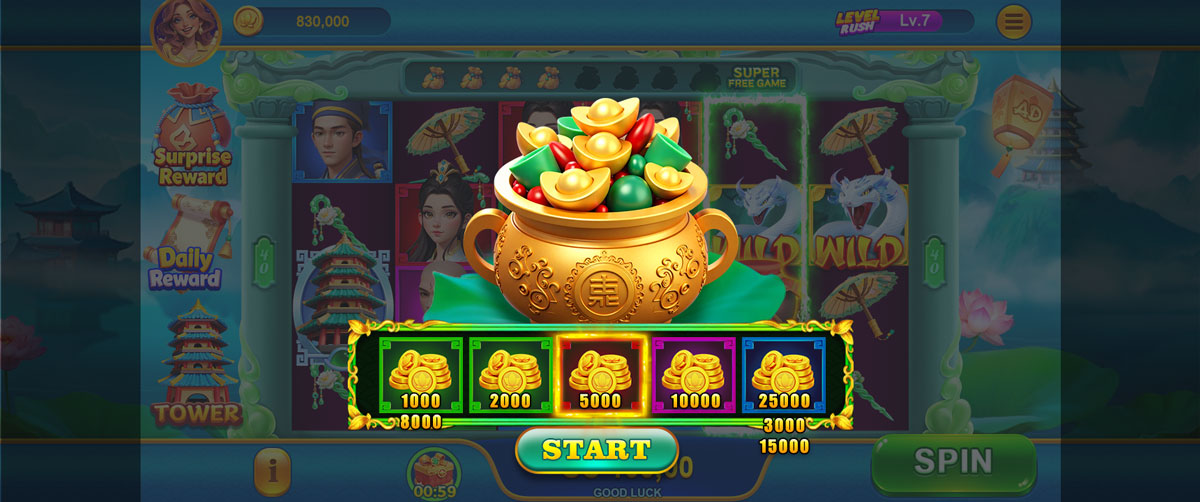The width and height of the screenshot is (1200, 502).
Task: Choose the 2000 coin prize tile
Action: click(510, 376)
